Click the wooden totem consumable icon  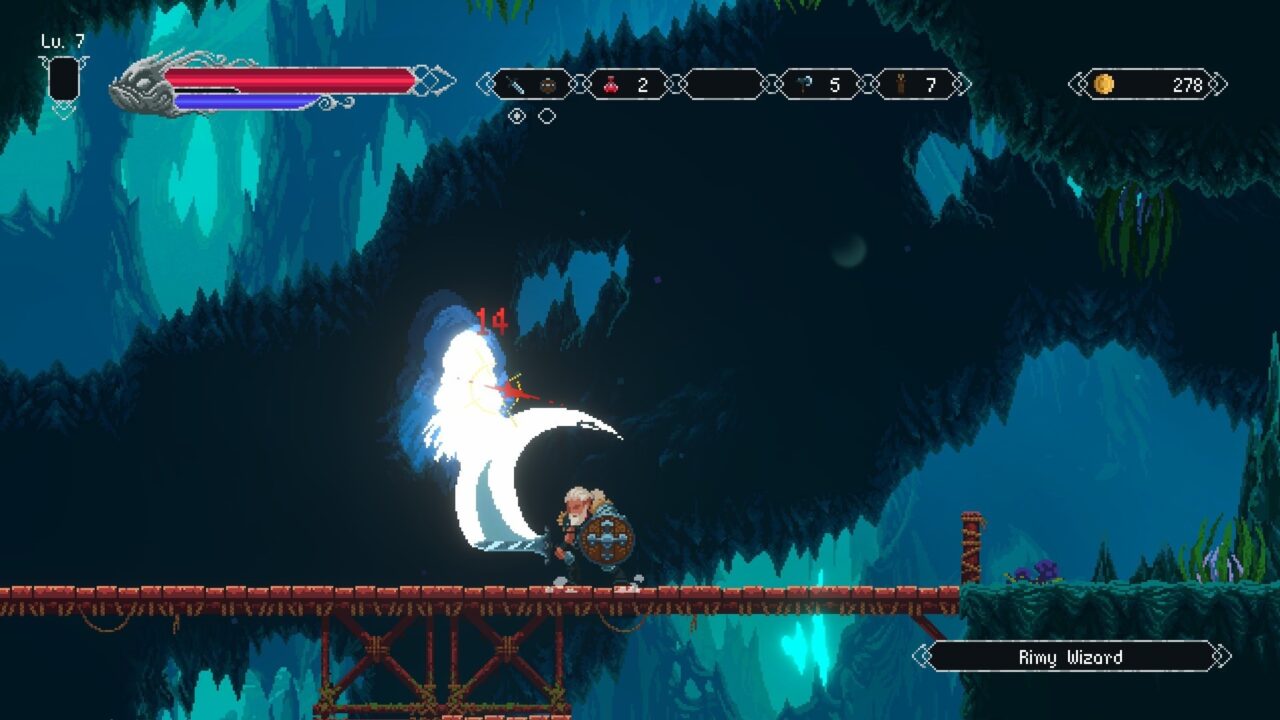click(x=900, y=84)
